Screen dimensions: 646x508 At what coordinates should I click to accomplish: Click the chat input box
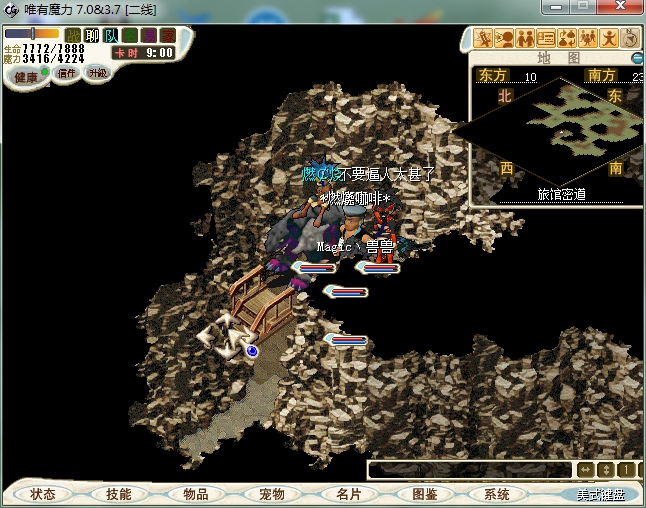[x=468, y=470]
